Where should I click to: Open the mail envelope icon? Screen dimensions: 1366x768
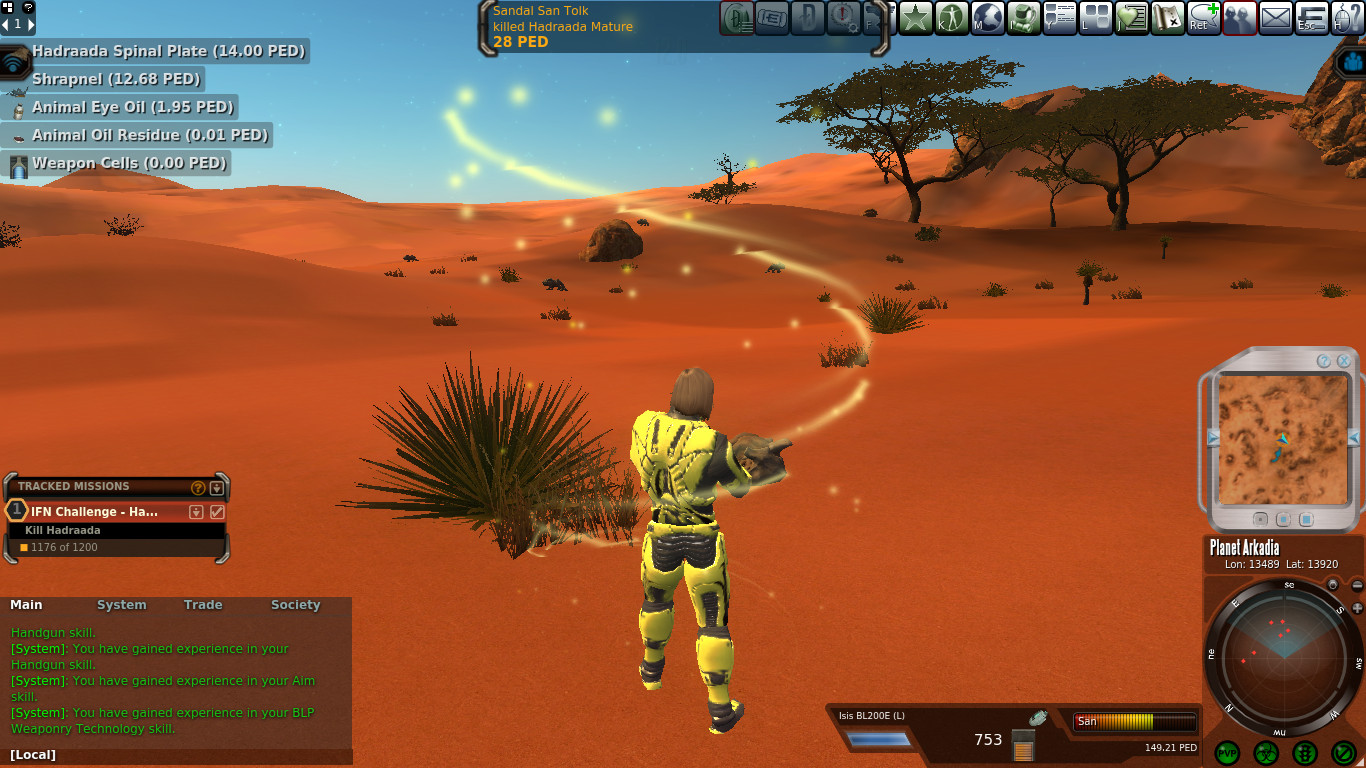tap(1275, 17)
